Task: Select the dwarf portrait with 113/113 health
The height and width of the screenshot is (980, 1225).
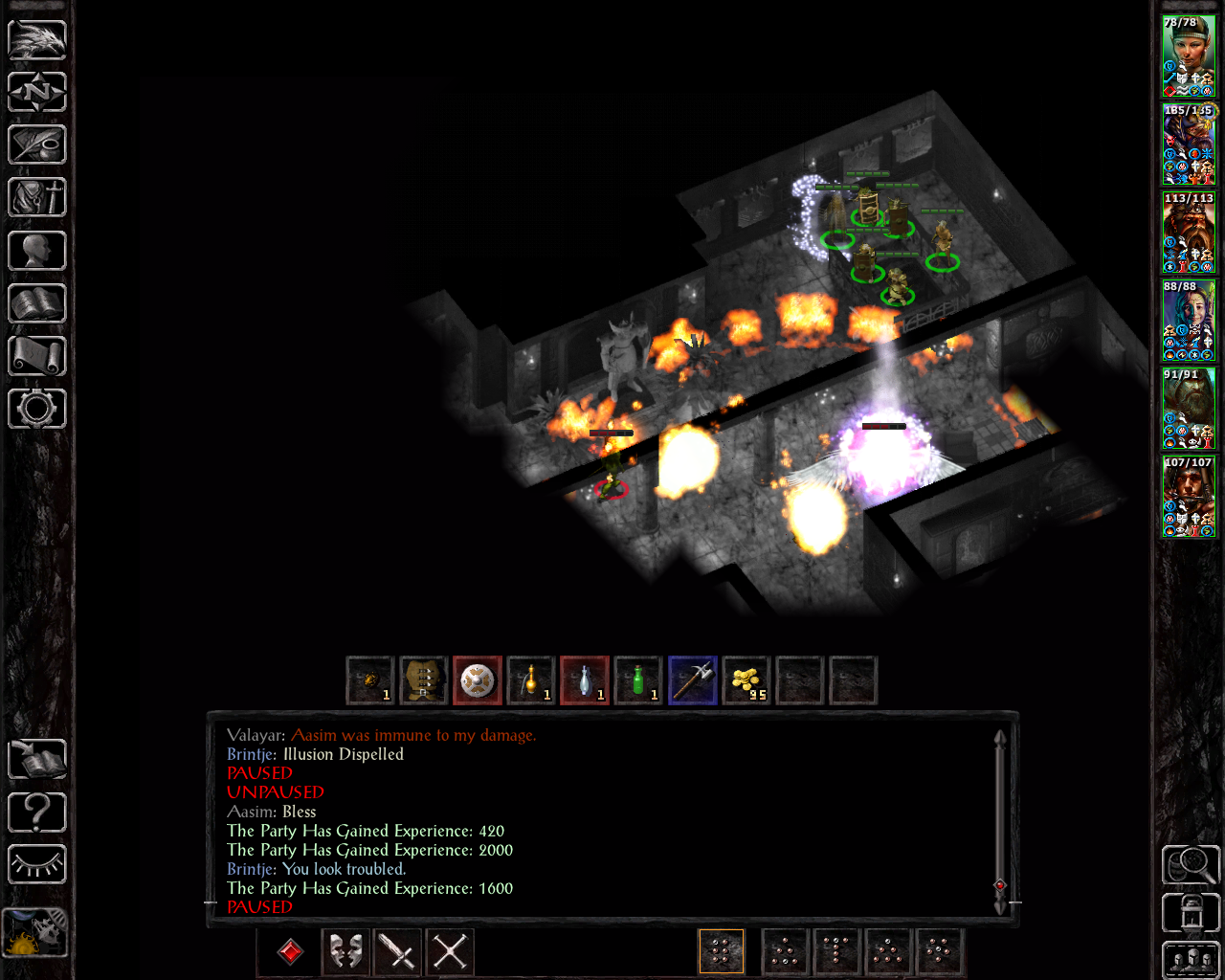Action: pyautogui.click(x=1189, y=233)
